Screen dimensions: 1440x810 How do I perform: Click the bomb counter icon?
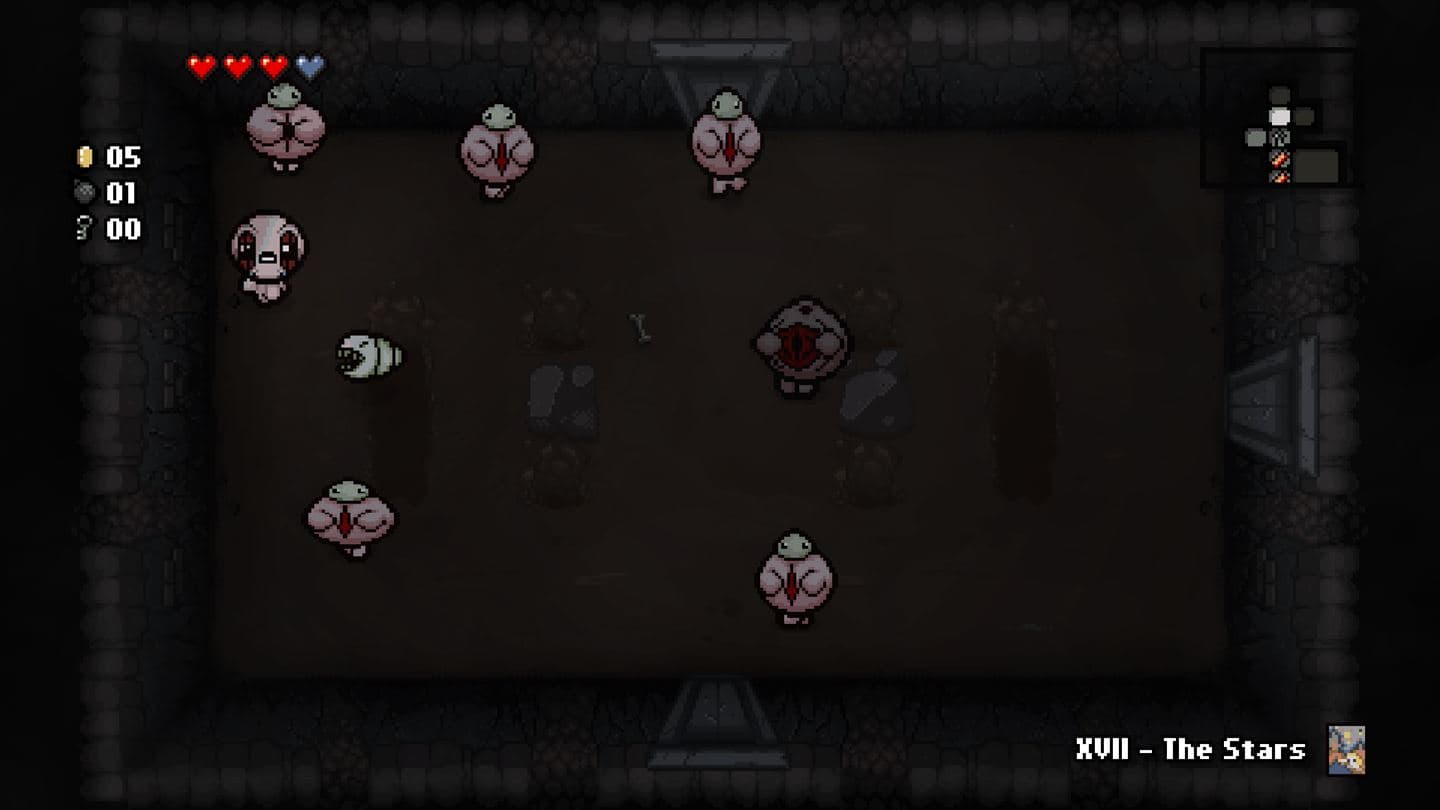click(86, 192)
